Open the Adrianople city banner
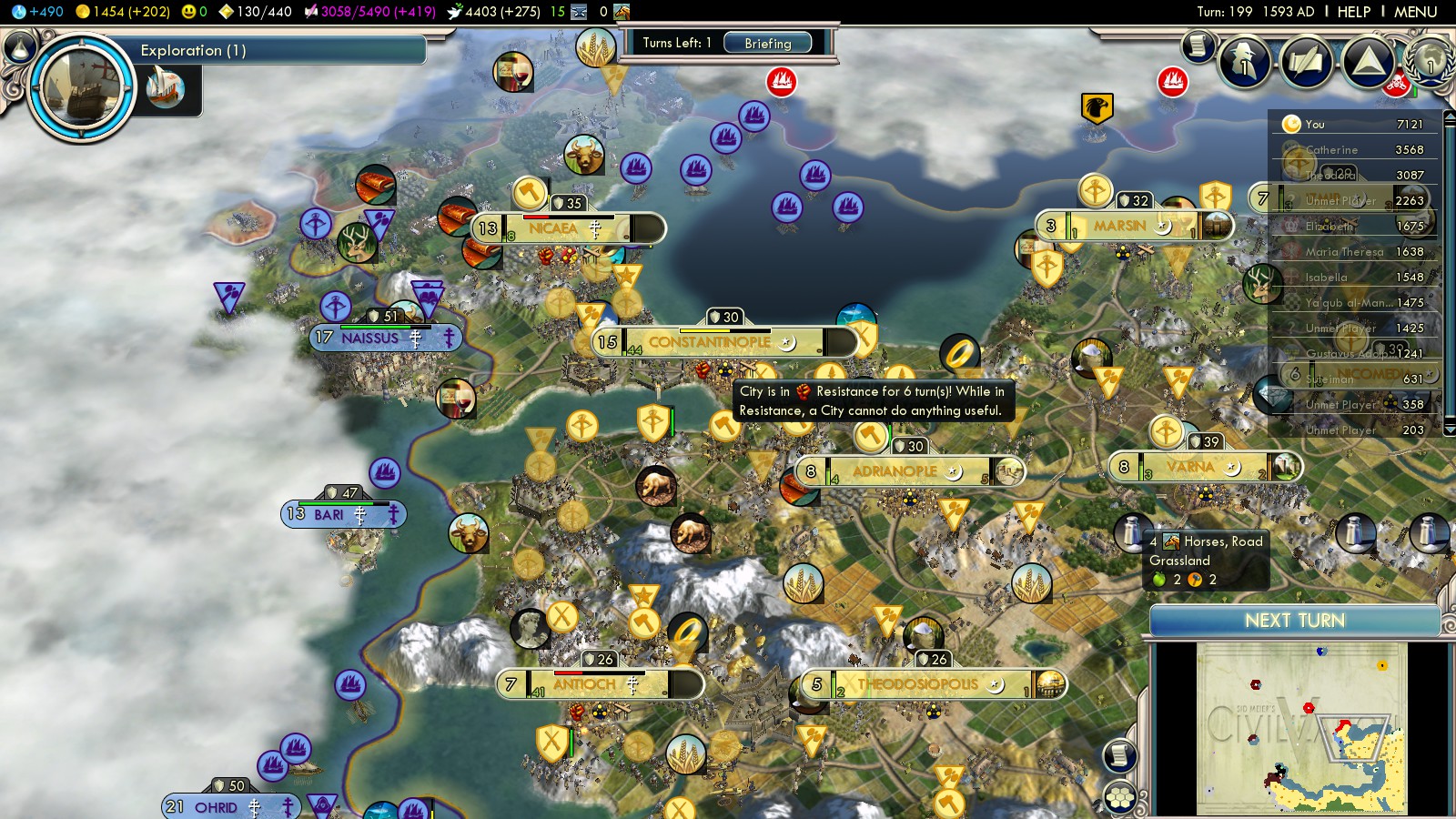Viewport: 1456px width, 819px height. click(x=895, y=471)
